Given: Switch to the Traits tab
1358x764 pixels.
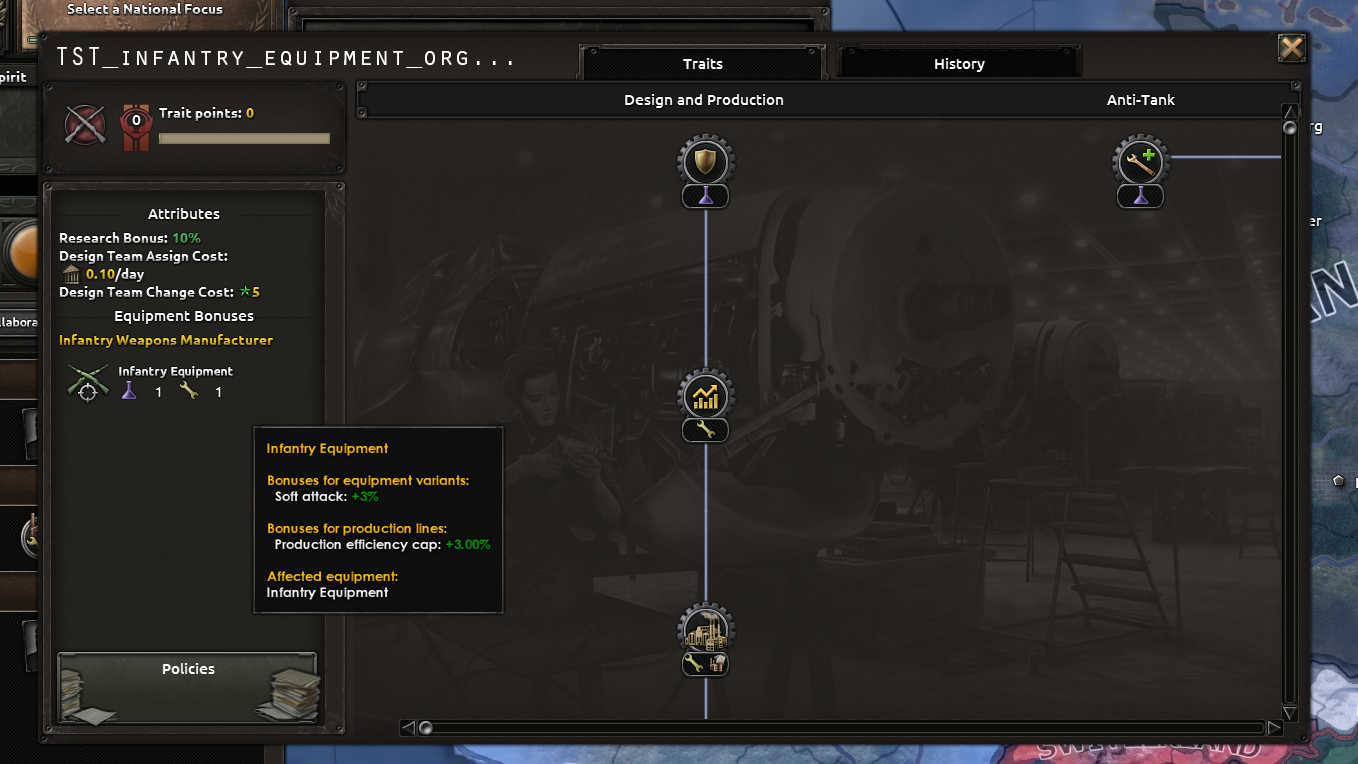Looking at the screenshot, I should pos(702,62).
